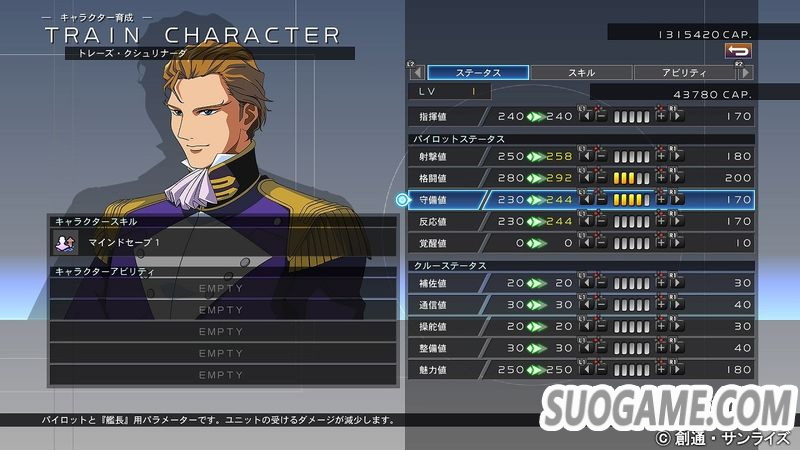Add a point to 通信値
The height and width of the screenshot is (450, 800).
tap(661, 305)
